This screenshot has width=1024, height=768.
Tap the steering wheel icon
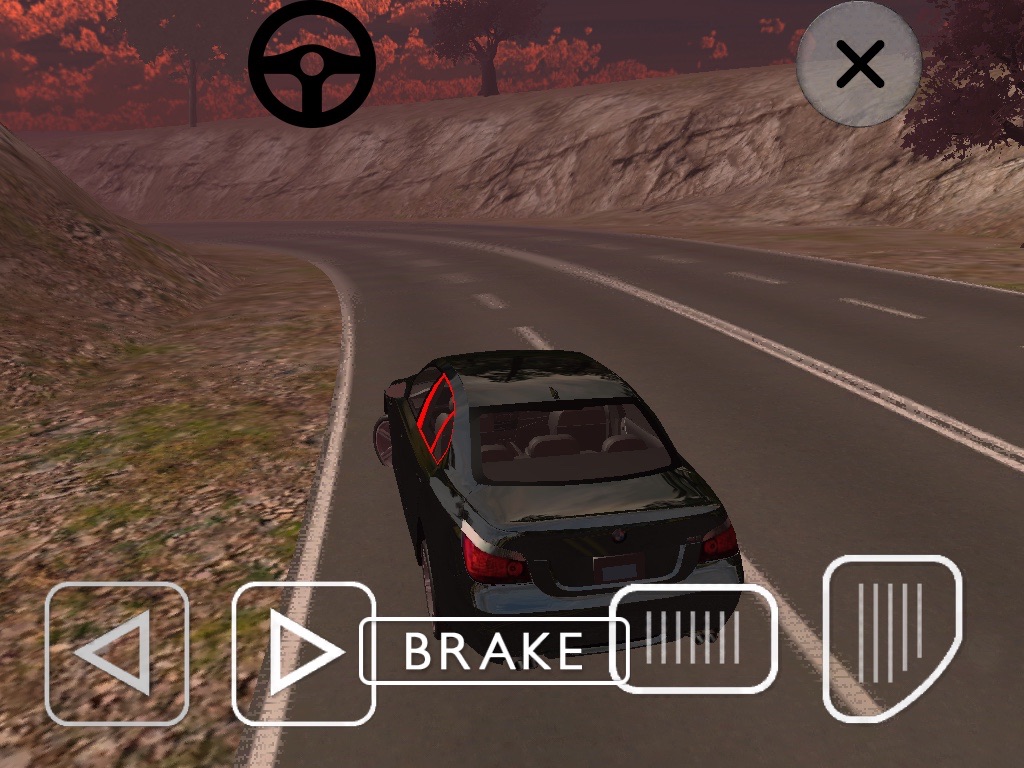coord(312,63)
